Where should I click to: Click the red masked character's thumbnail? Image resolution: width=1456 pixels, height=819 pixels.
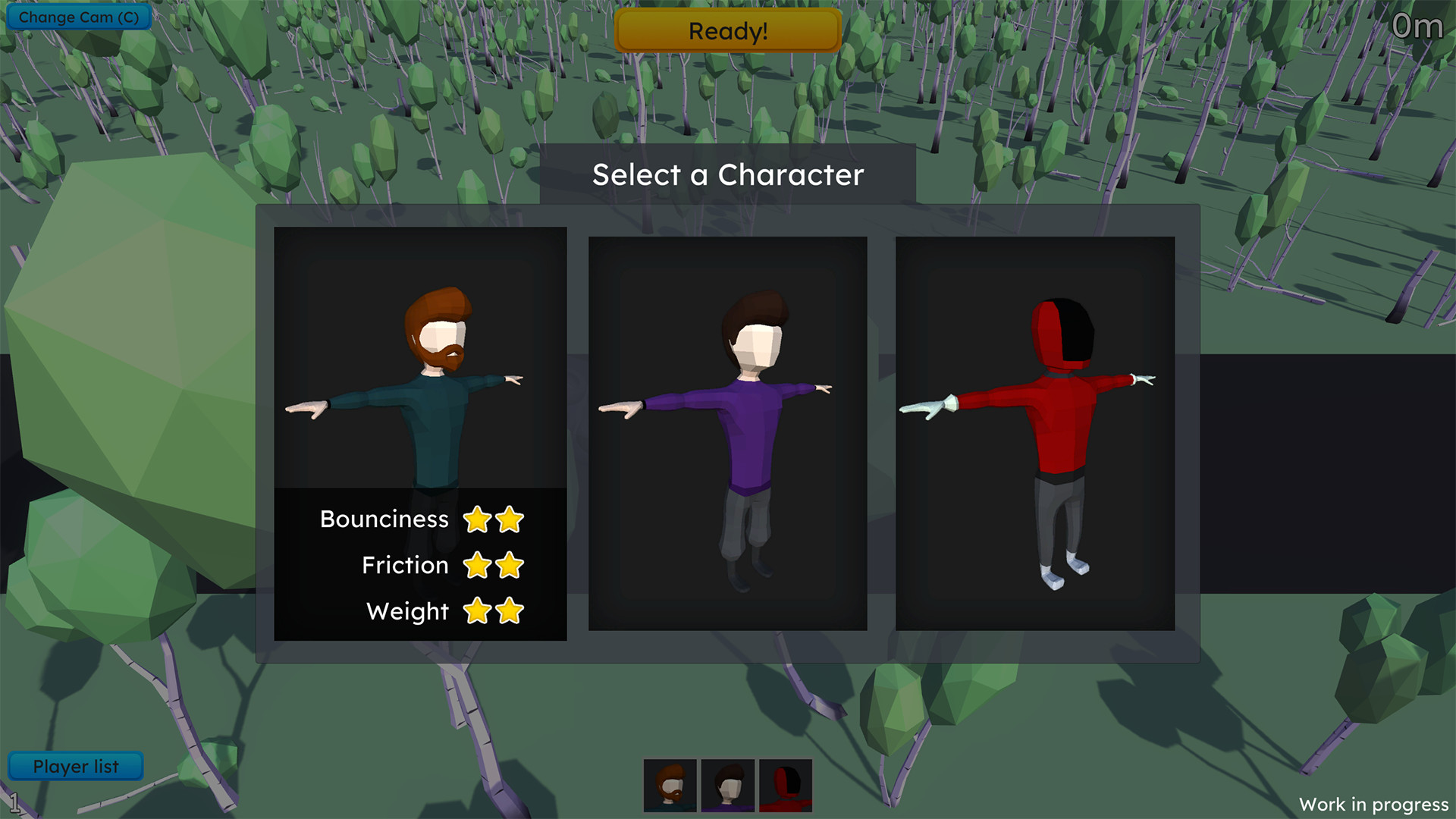click(x=784, y=785)
